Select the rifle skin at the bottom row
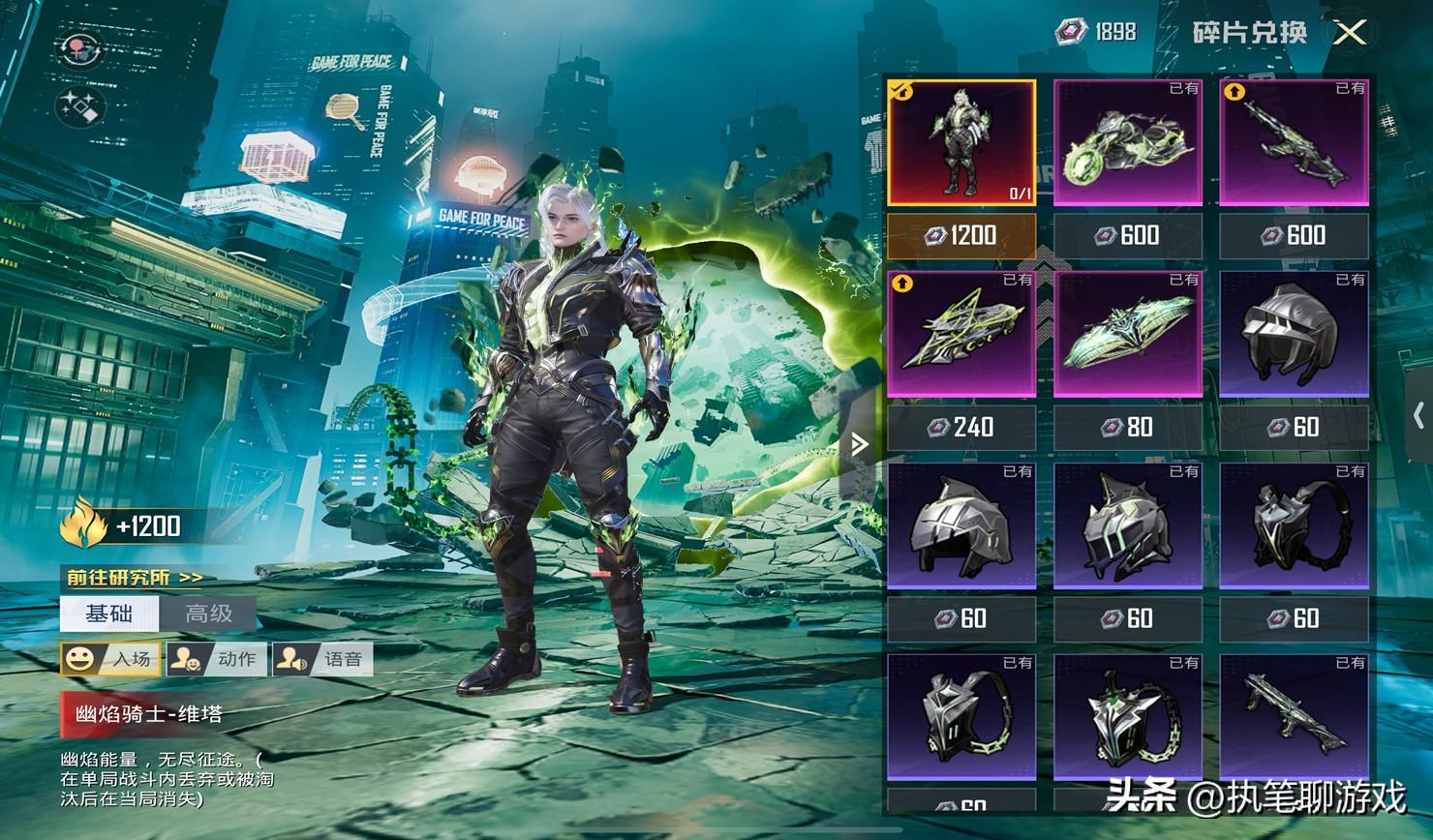 click(1295, 718)
